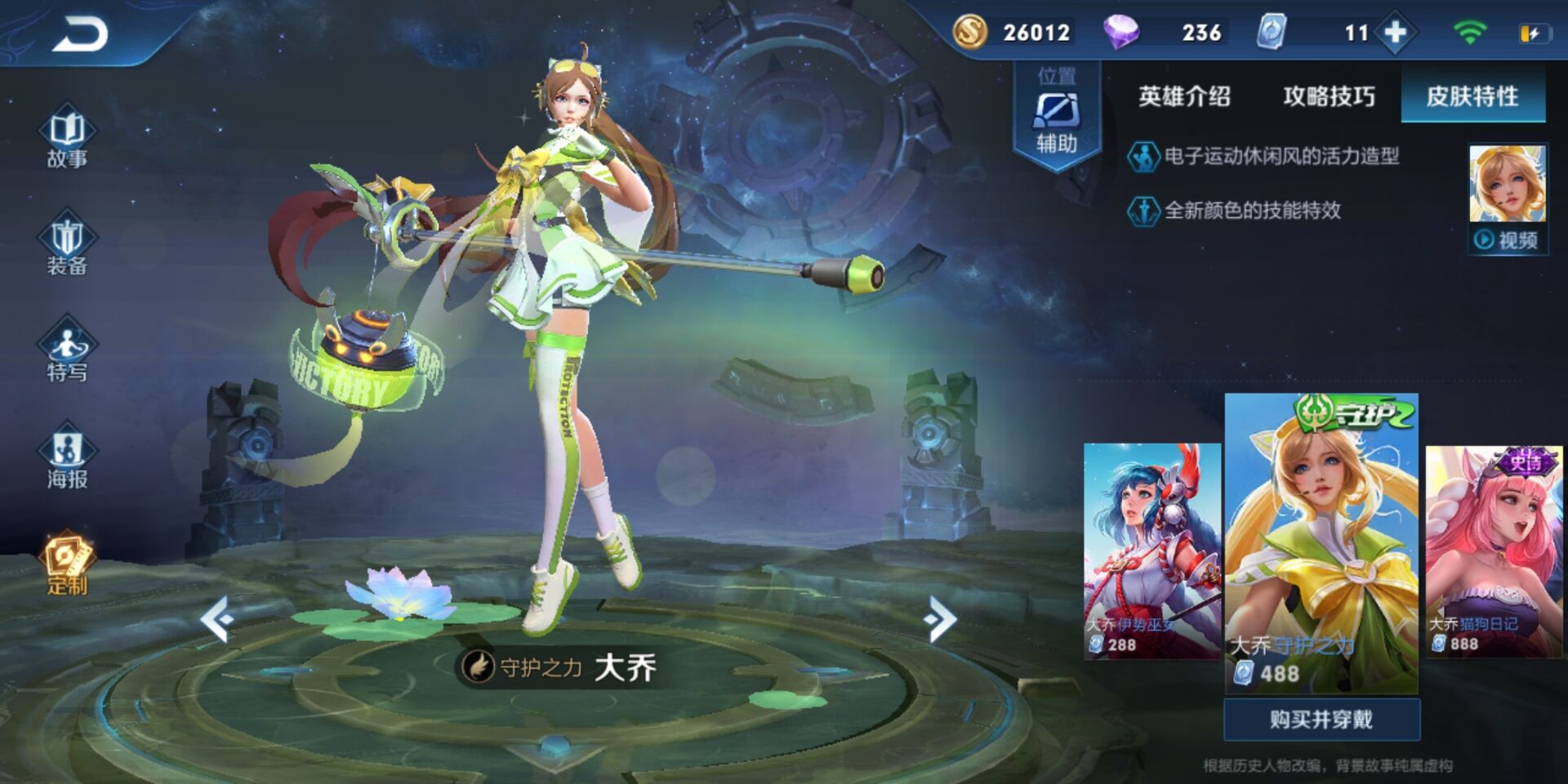Open the 装备 equipment section
Image resolution: width=1568 pixels, height=784 pixels.
[67, 245]
